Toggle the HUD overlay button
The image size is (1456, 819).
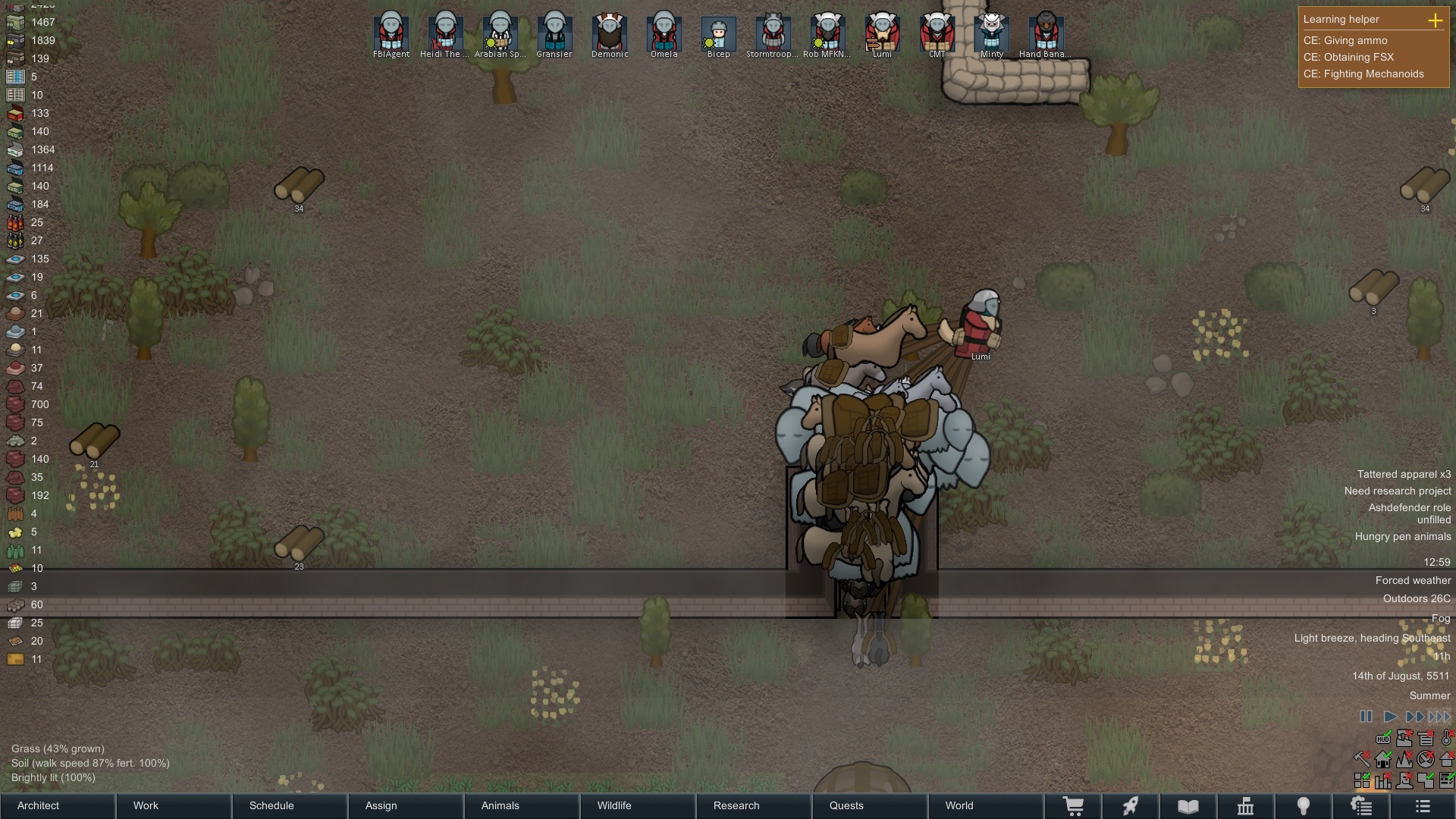click(1383, 739)
